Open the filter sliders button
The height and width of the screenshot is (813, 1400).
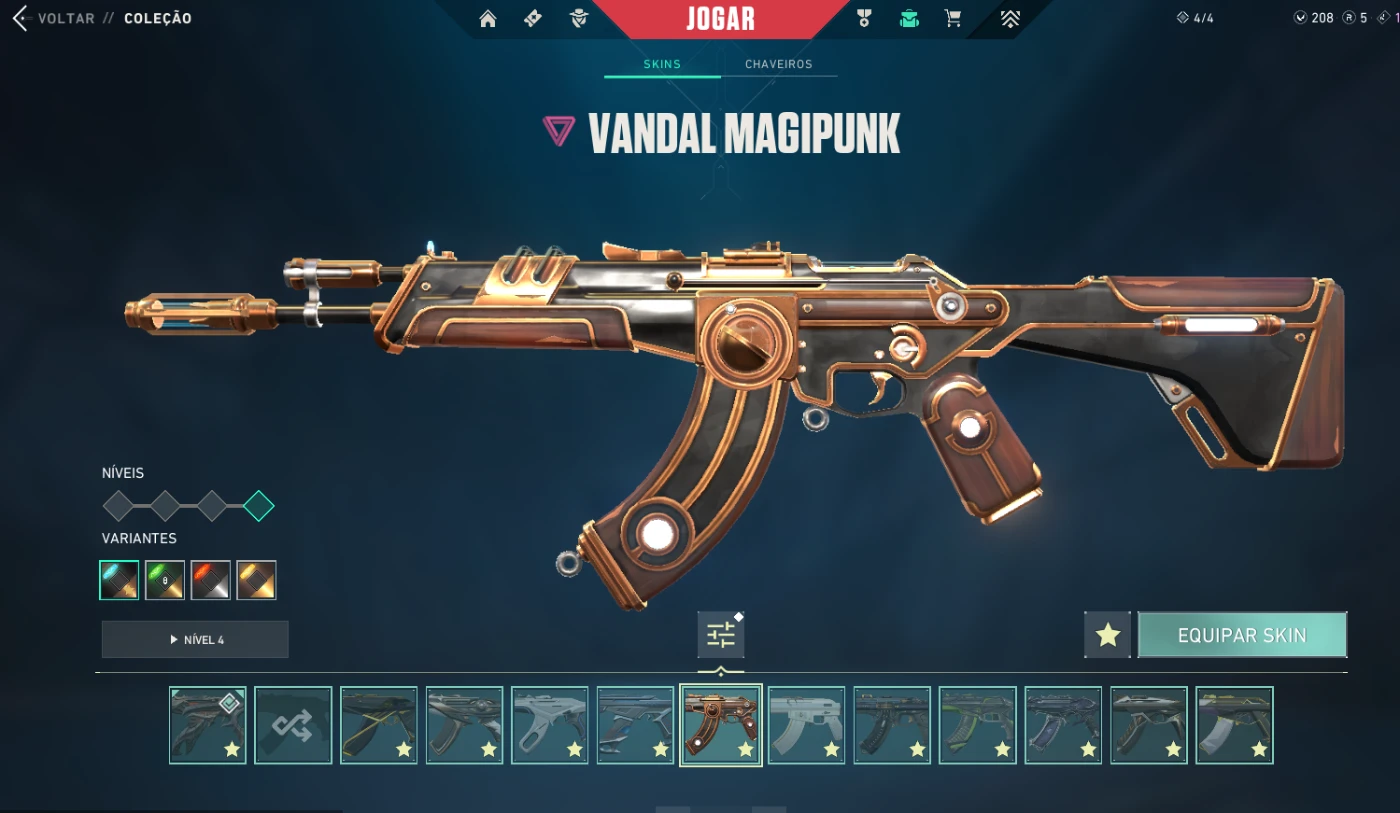click(720, 635)
